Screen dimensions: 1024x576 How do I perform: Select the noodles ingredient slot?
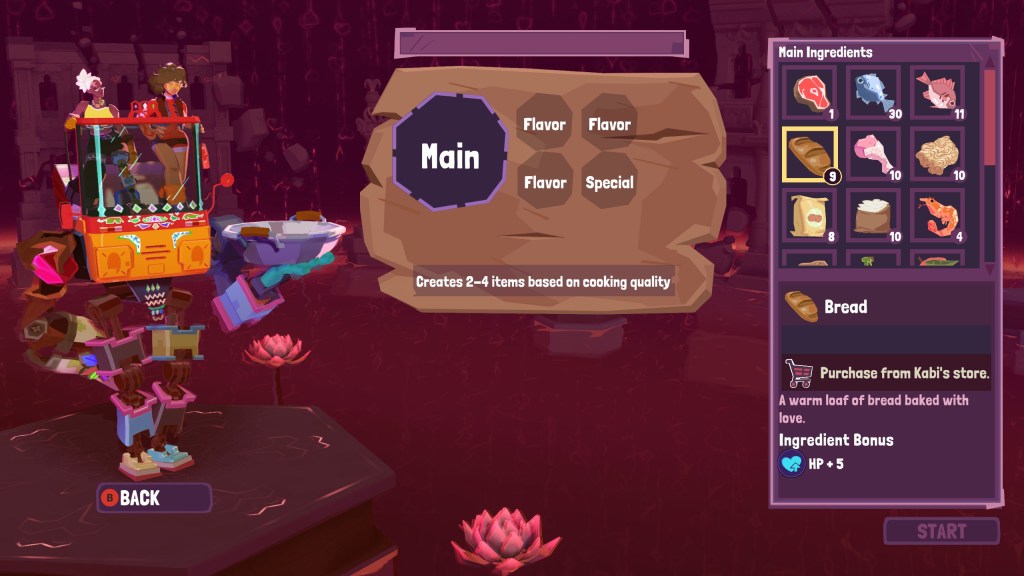[x=938, y=155]
